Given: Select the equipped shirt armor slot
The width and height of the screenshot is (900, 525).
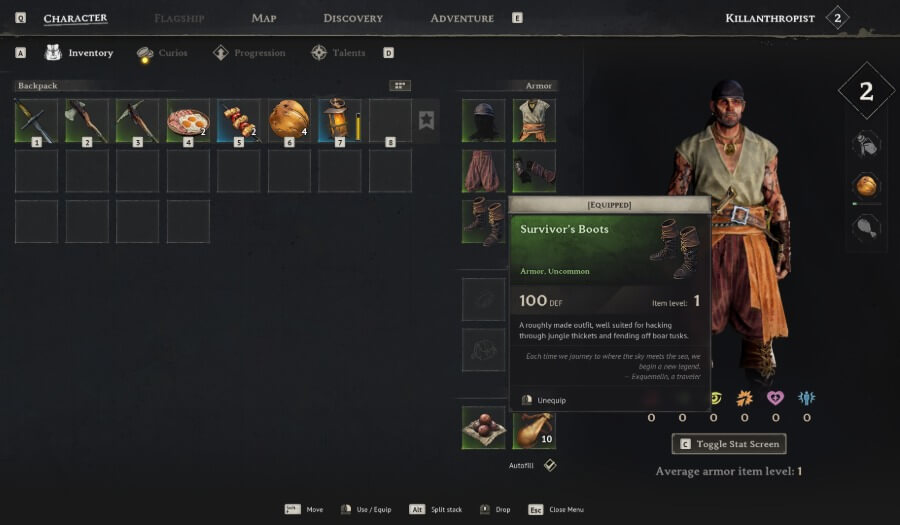Looking at the screenshot, I should [534, 120].
